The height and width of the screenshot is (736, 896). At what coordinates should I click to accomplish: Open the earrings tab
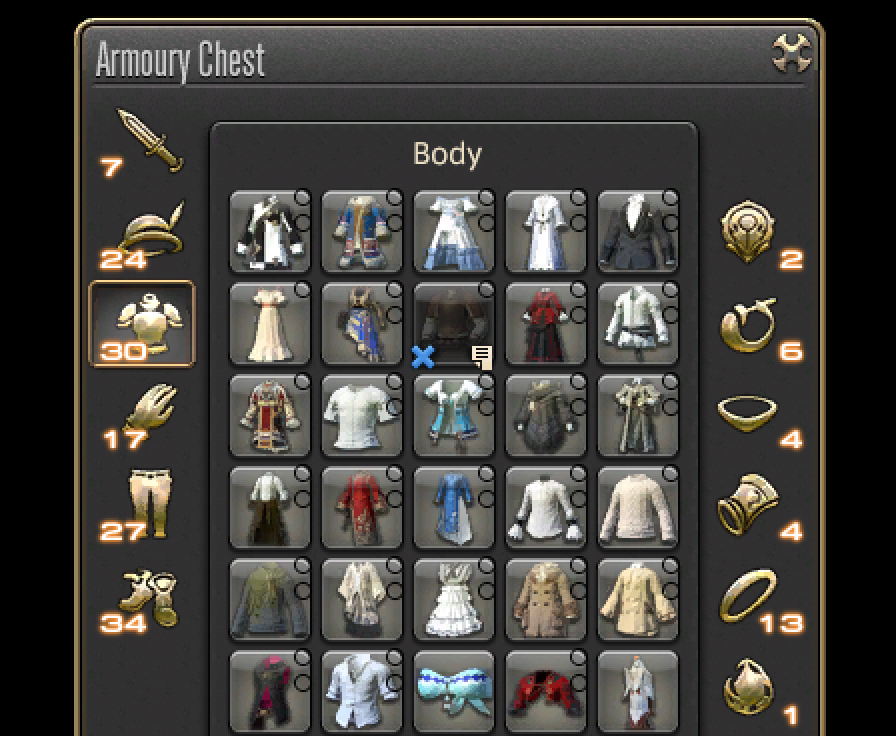[x=749, y=325]
